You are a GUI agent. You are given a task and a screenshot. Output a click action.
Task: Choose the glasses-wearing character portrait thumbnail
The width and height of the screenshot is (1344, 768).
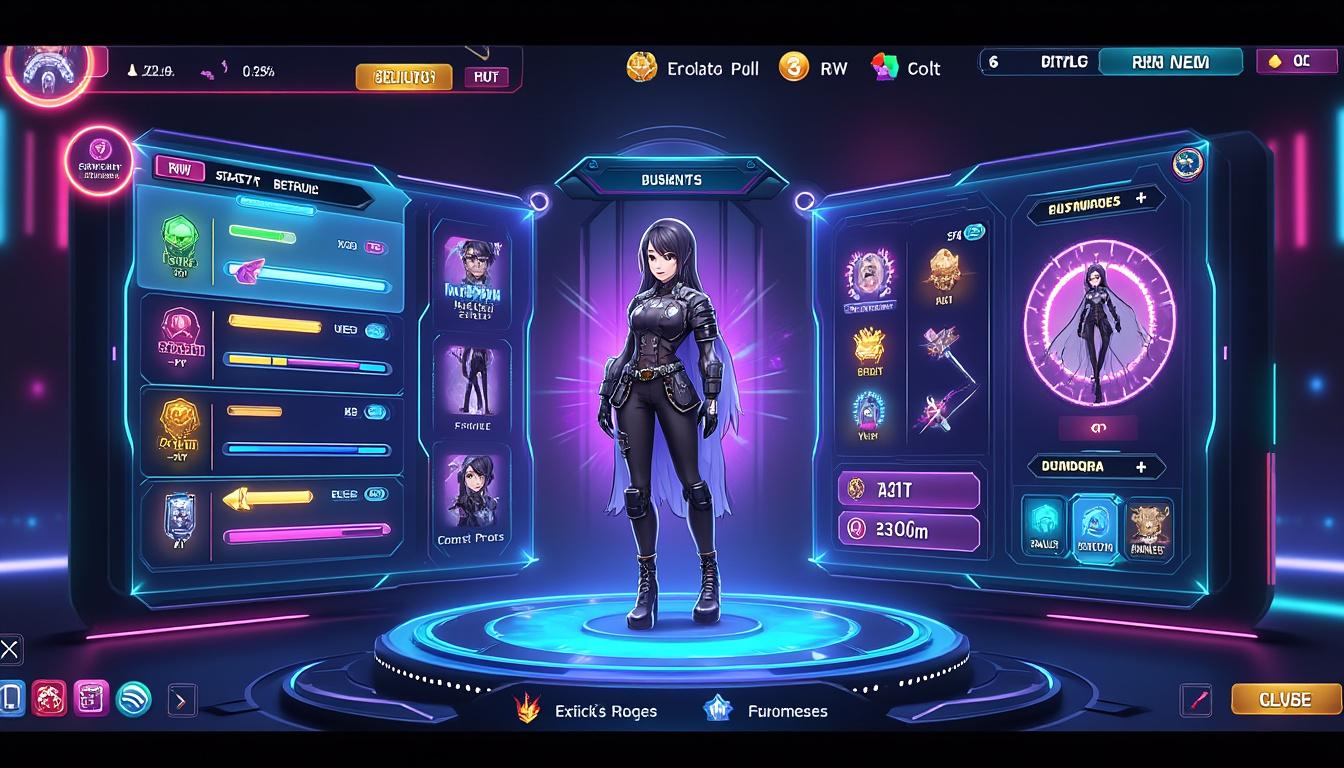pos(471,274)
